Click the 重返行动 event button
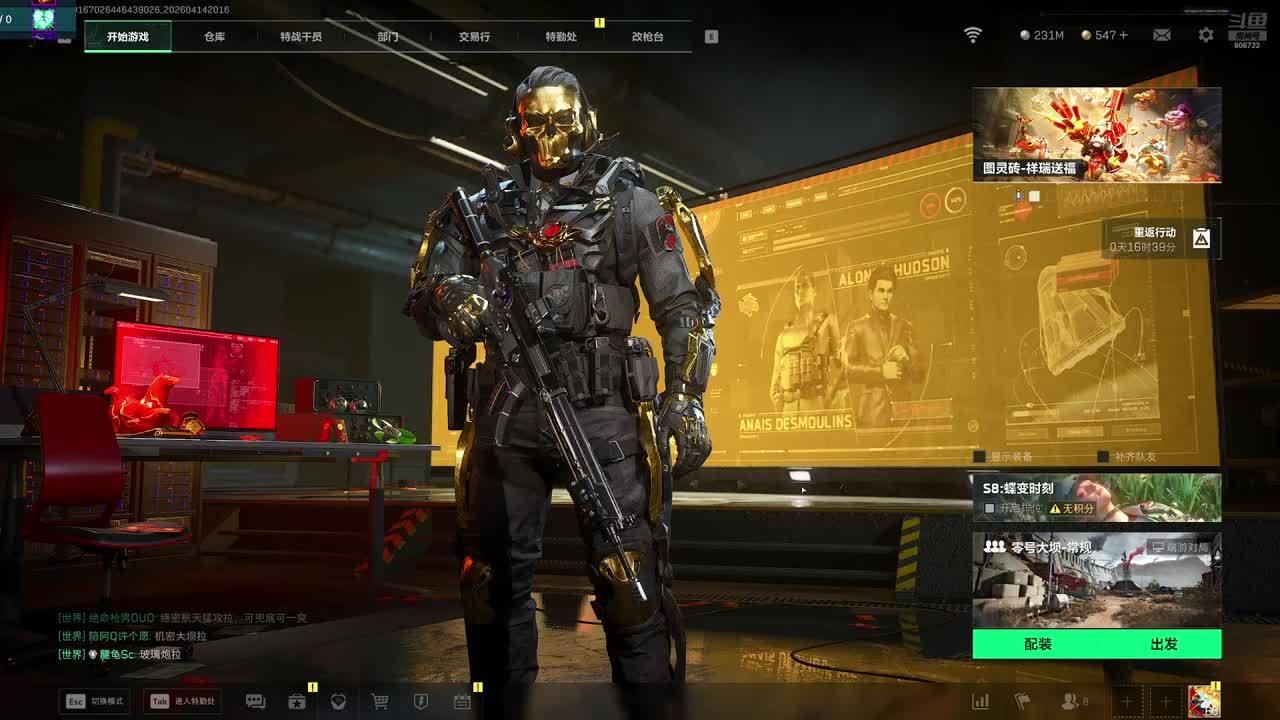The height and width of the screenshot is (720, 1280). pos(1160,239)
